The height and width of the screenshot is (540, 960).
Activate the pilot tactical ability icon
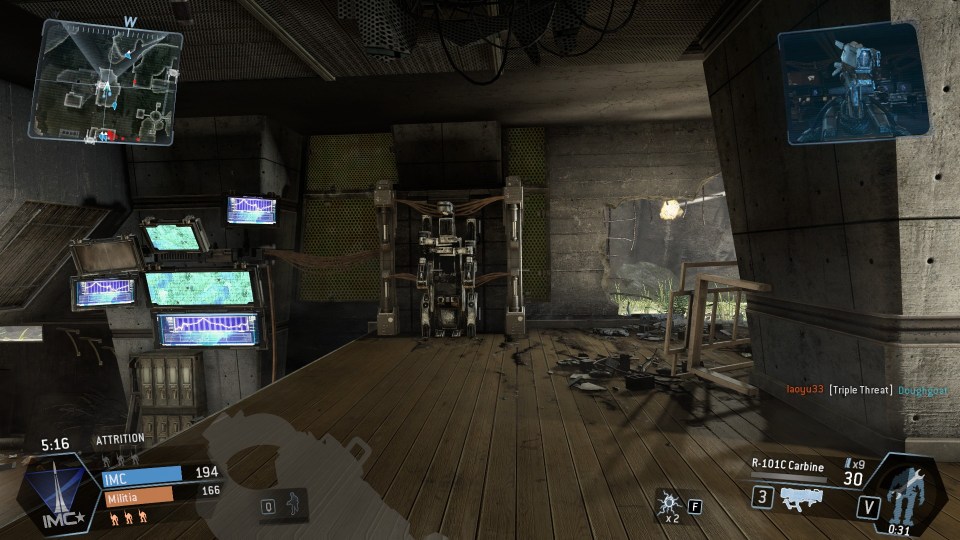click(292, 503)
